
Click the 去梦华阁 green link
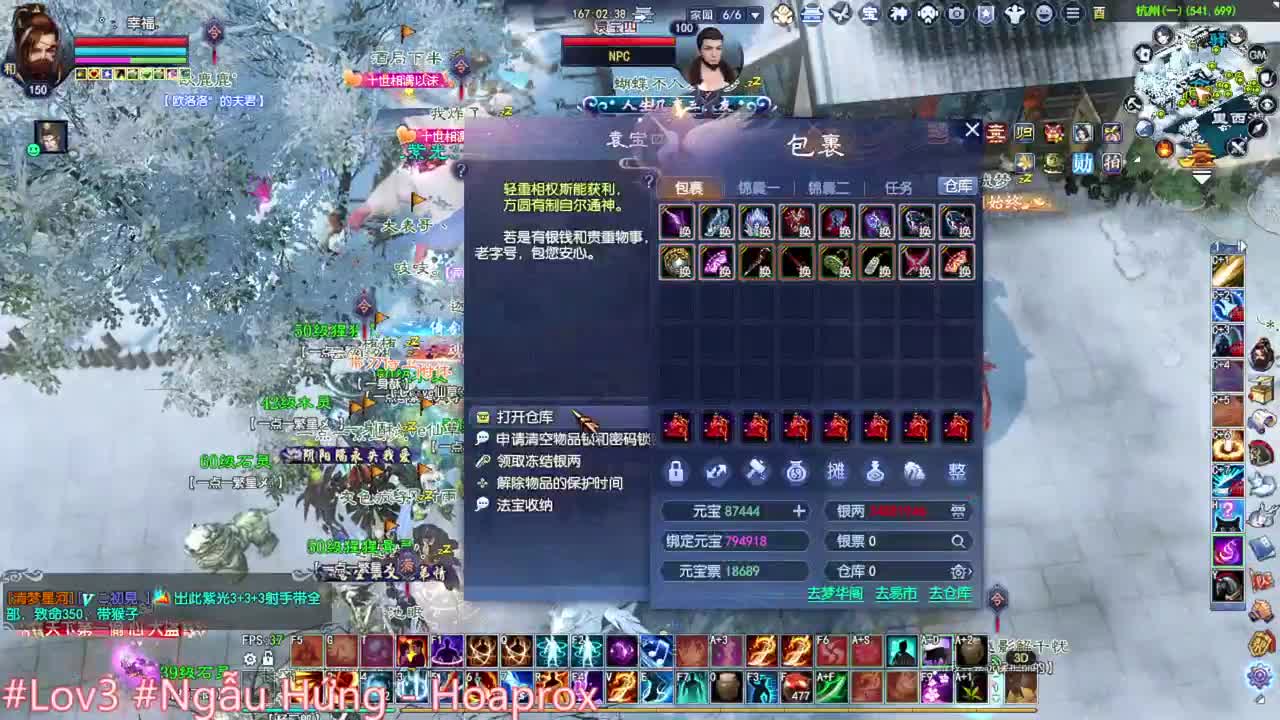point(836,593)
